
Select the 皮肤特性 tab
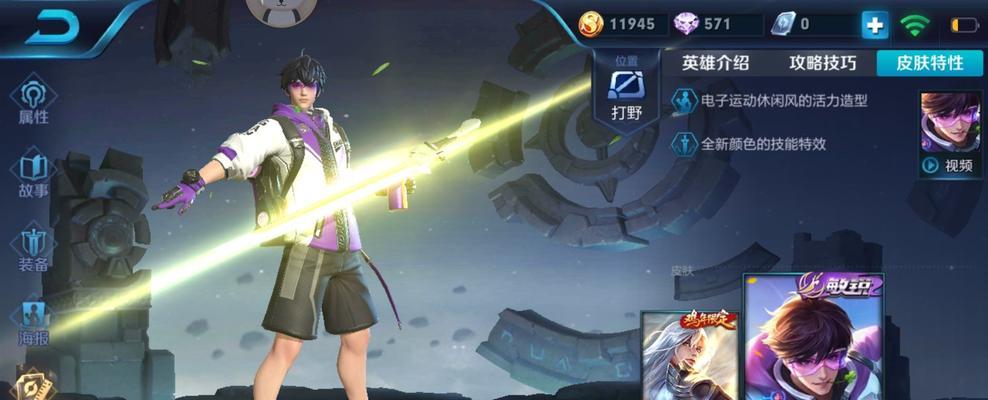(929, 63)
